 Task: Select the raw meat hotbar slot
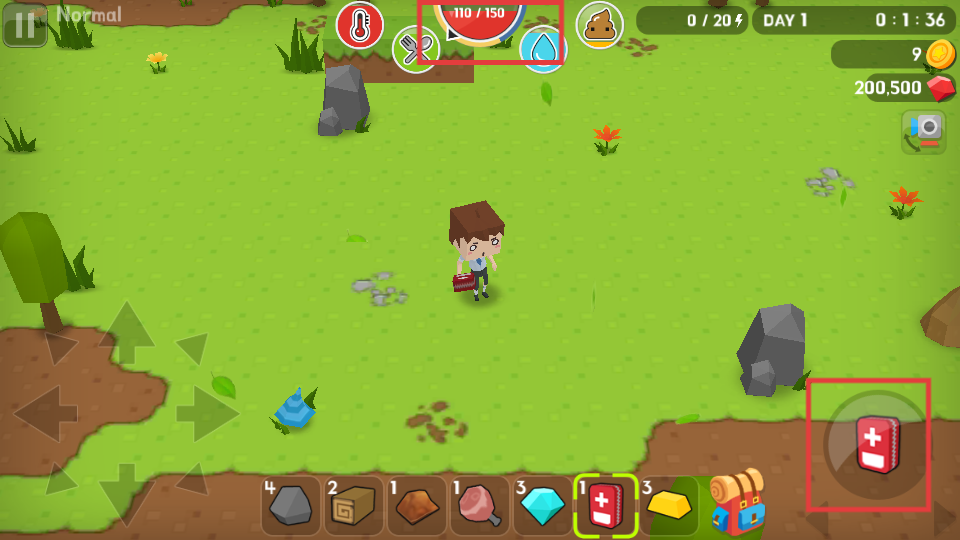point(480,505)
